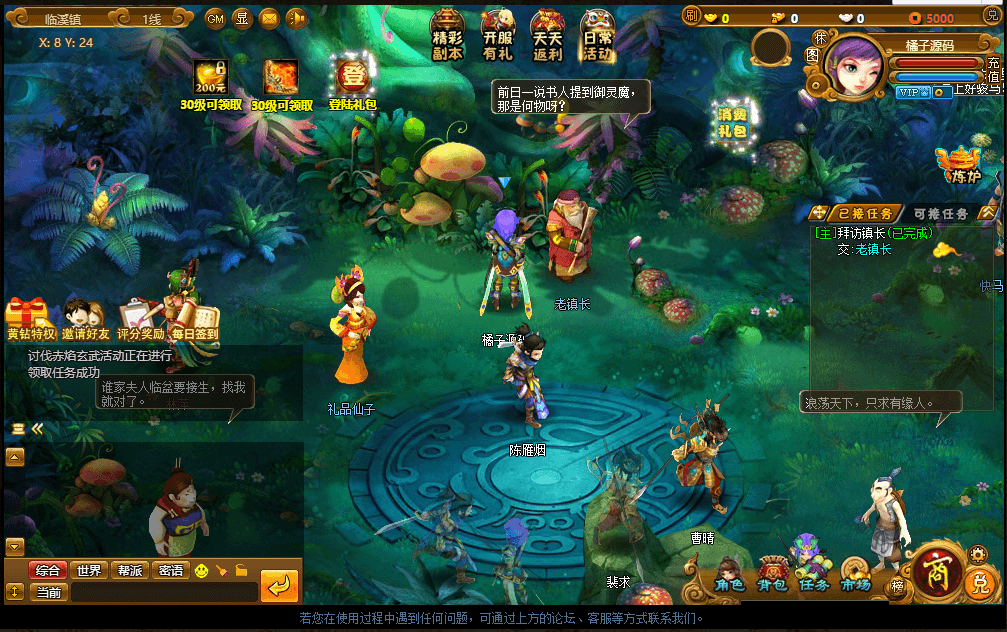Switch chat to the 帮派 guild channel
The height and width of the screenshot is (632, 1007).
pos(130,570)
